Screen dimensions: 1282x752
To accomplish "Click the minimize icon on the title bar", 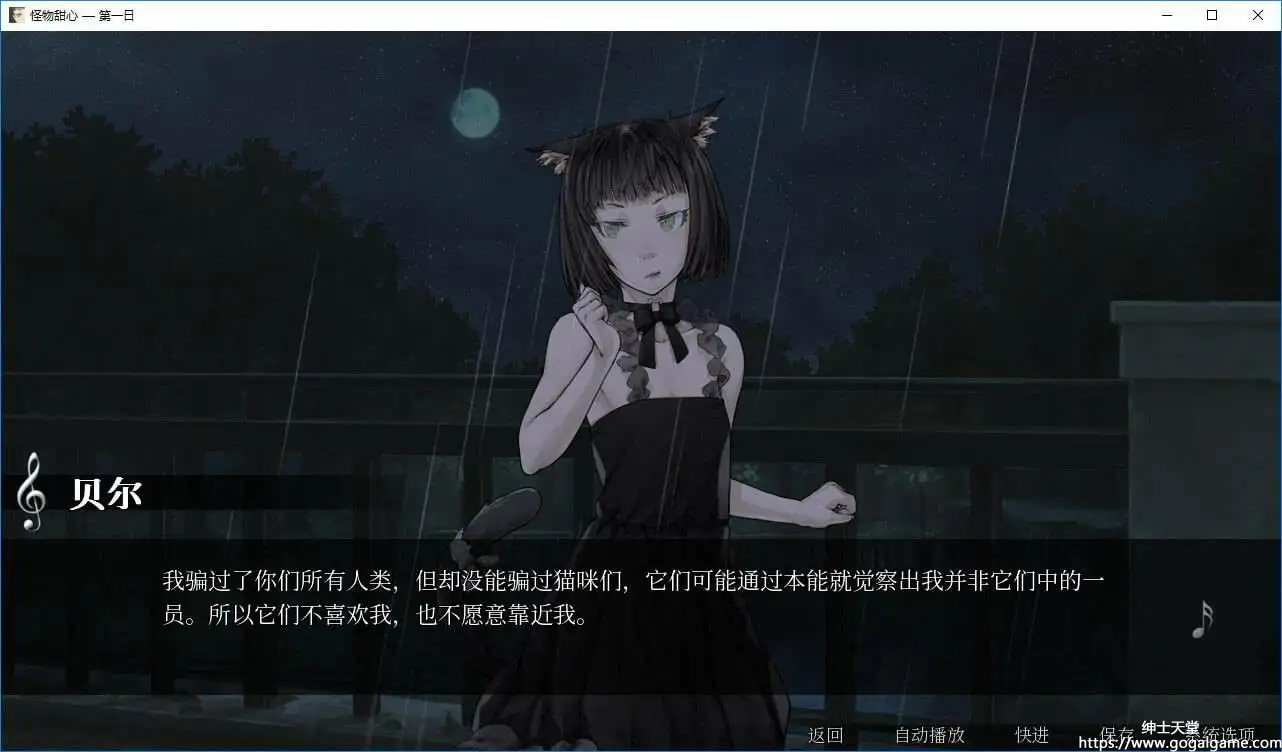I will (x=1166, y=15).
